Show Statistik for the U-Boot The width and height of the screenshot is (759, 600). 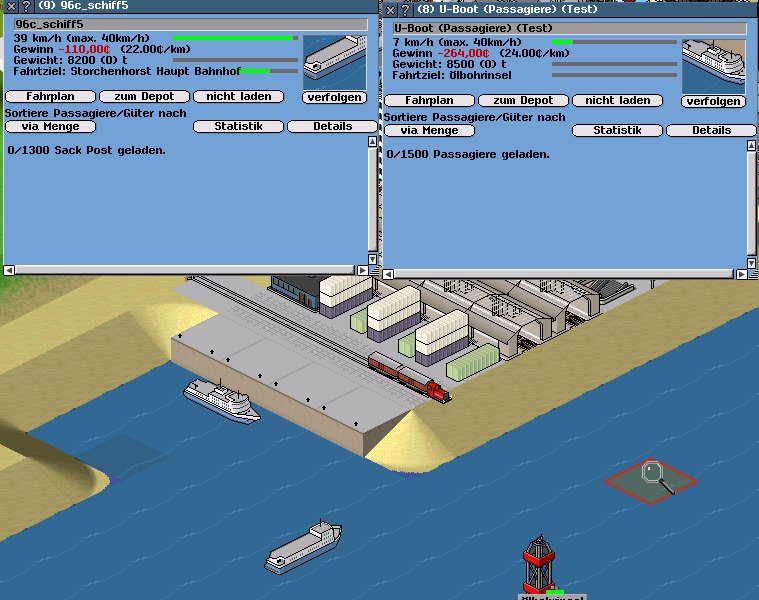(617, 131)
